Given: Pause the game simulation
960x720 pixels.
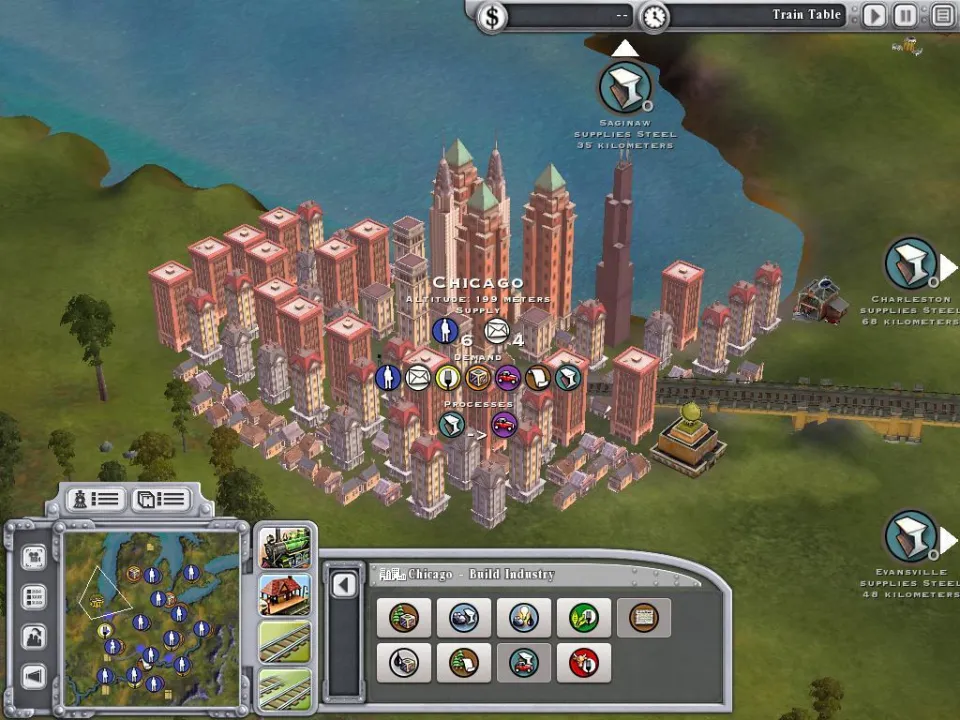Looking at the screenshot, I should pyautogui.click(x=905, y=16).
